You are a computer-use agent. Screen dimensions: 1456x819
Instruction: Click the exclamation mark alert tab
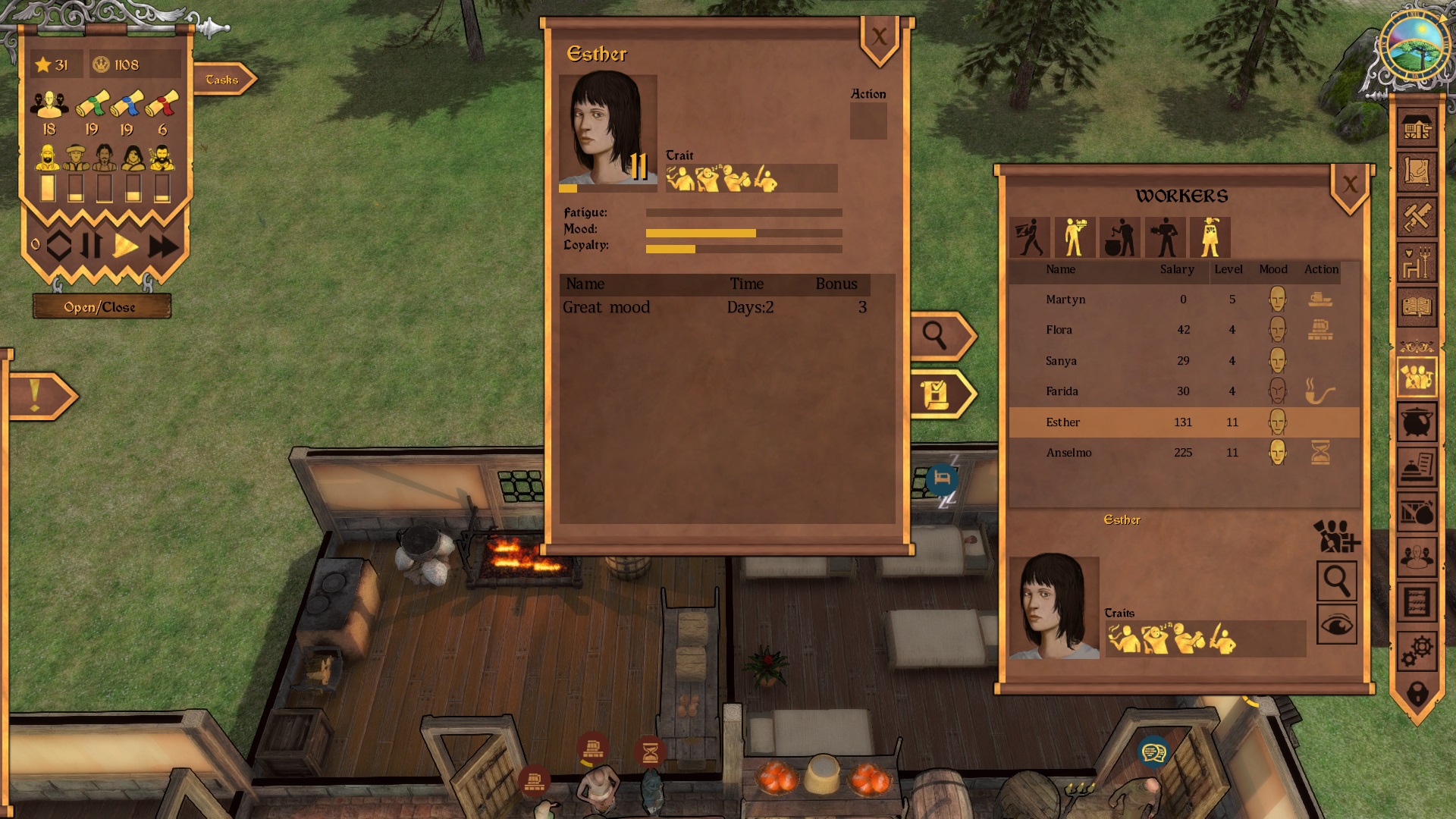[x=36, y=396]
